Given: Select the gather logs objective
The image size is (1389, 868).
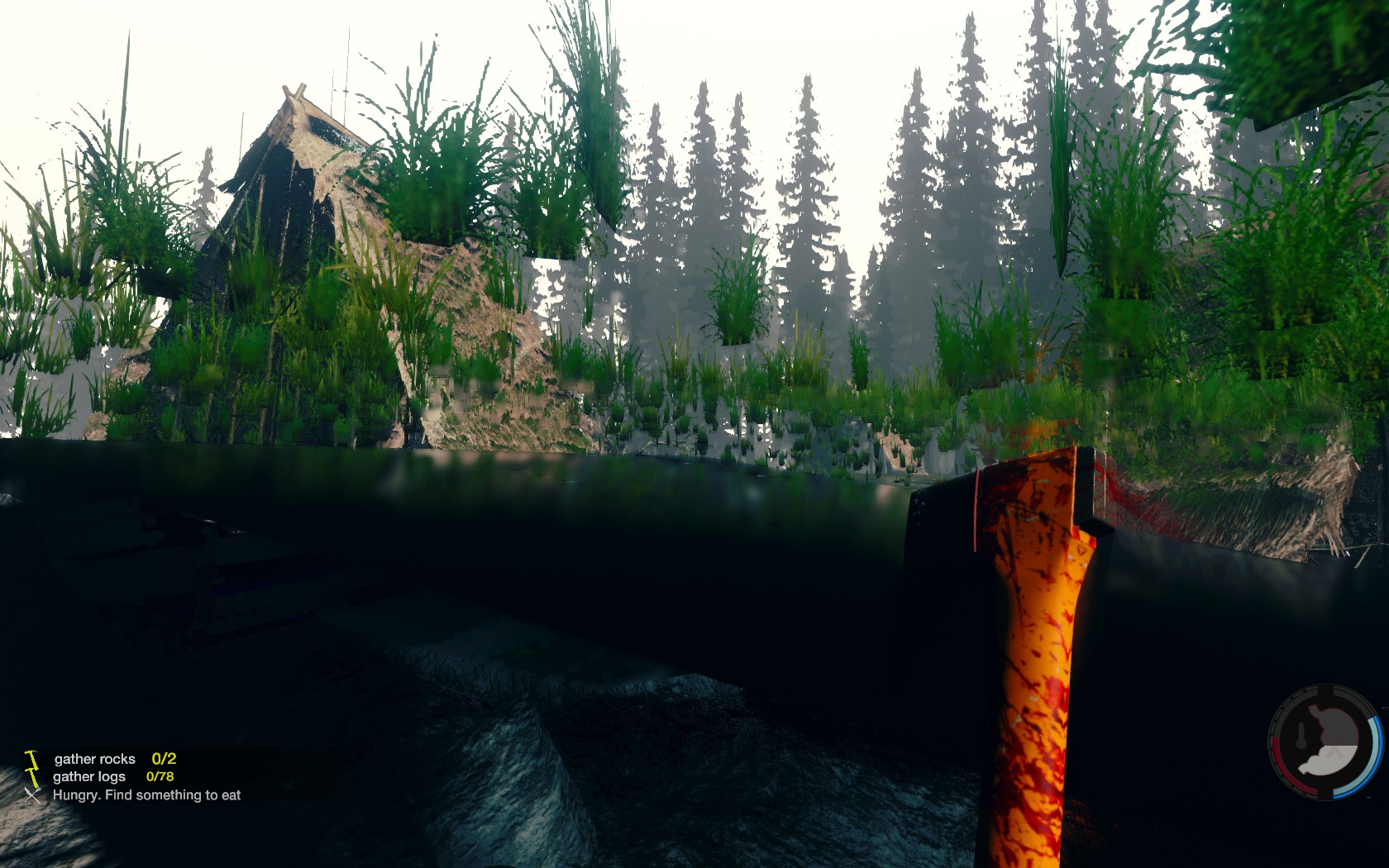Looking at the screenshot, I should tap(89, 777).
